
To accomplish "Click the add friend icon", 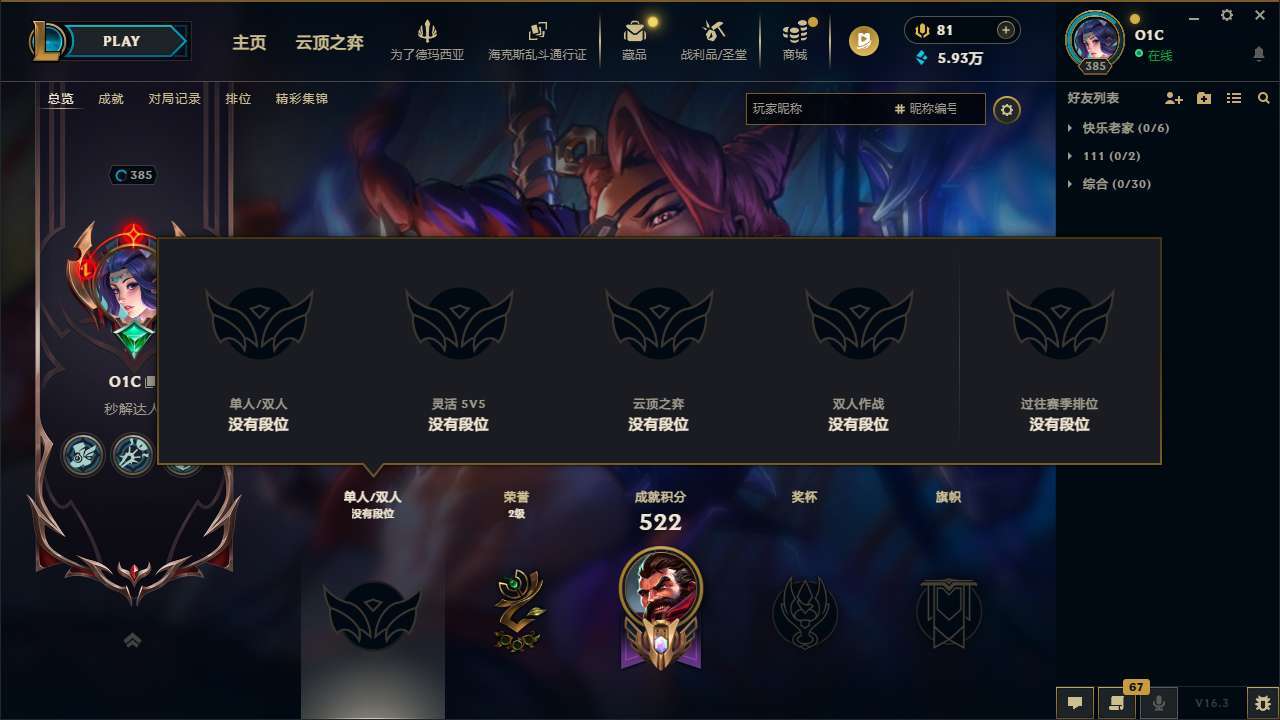I will pos(1173,98).
